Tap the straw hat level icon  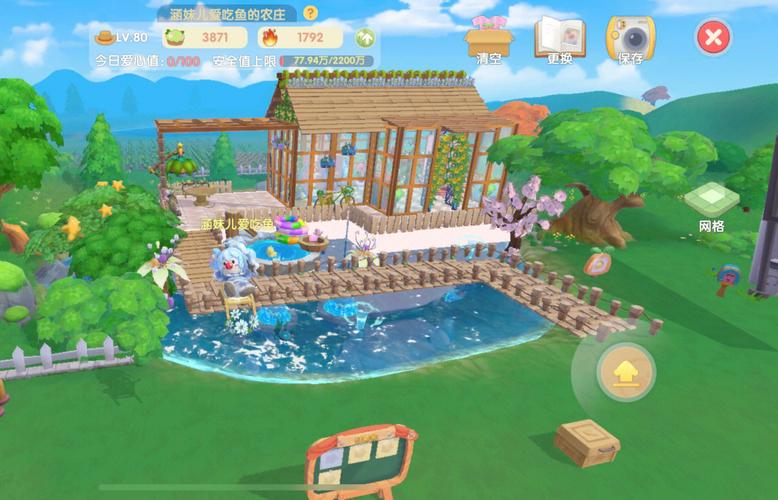[x=103, y=38]
